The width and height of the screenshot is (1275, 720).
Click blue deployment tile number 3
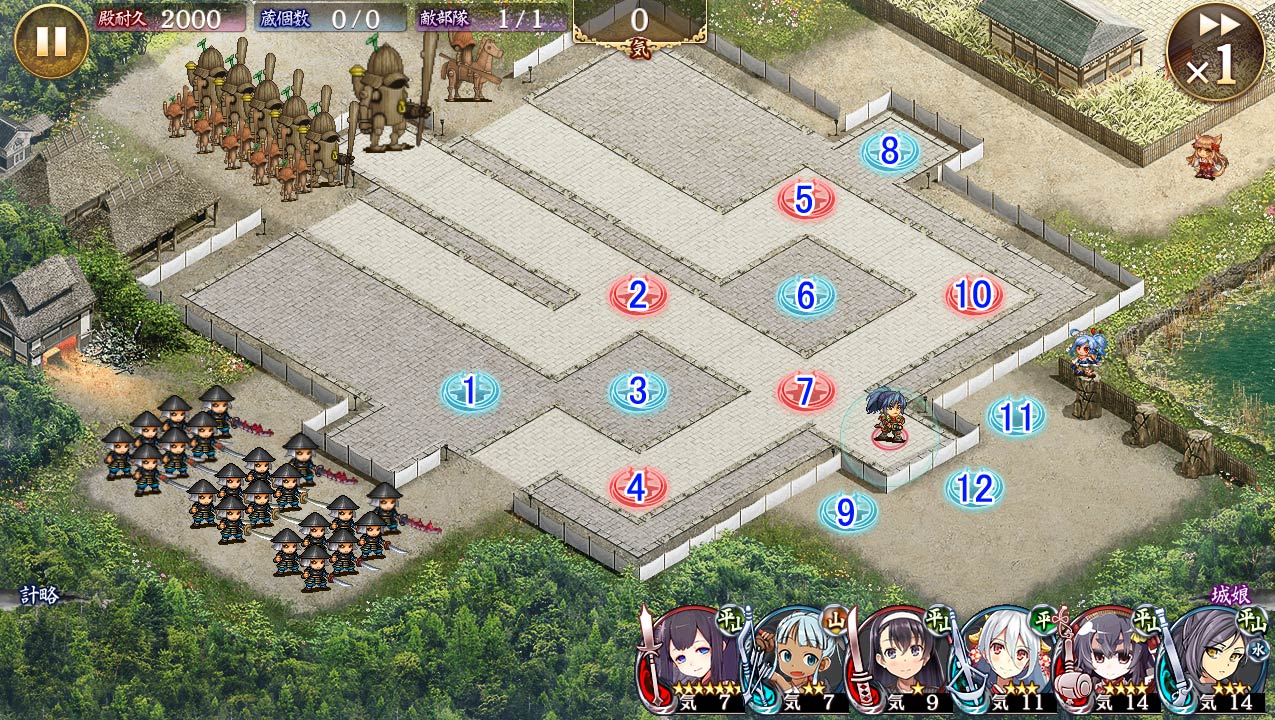(638, 391)
